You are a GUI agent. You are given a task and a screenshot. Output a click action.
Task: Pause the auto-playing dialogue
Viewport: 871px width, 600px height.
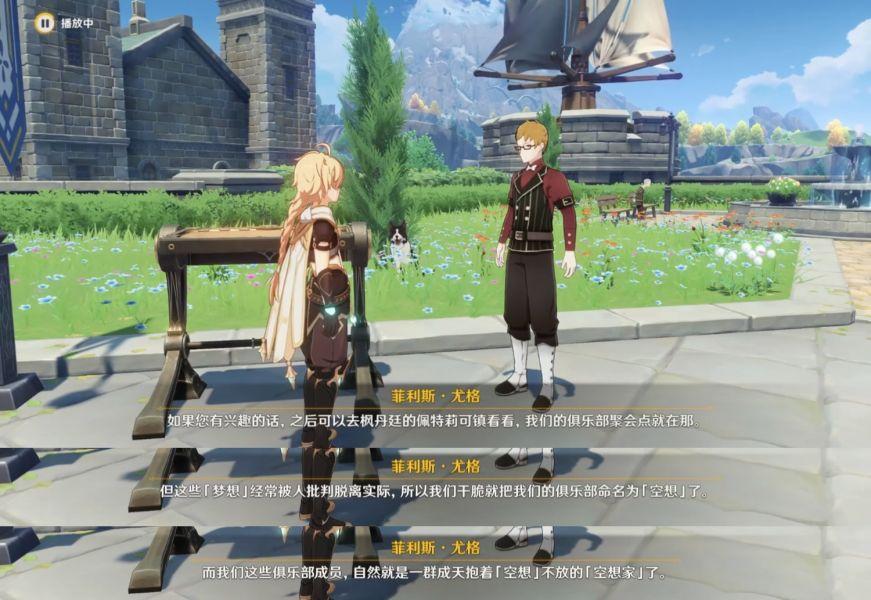(44, 22)
